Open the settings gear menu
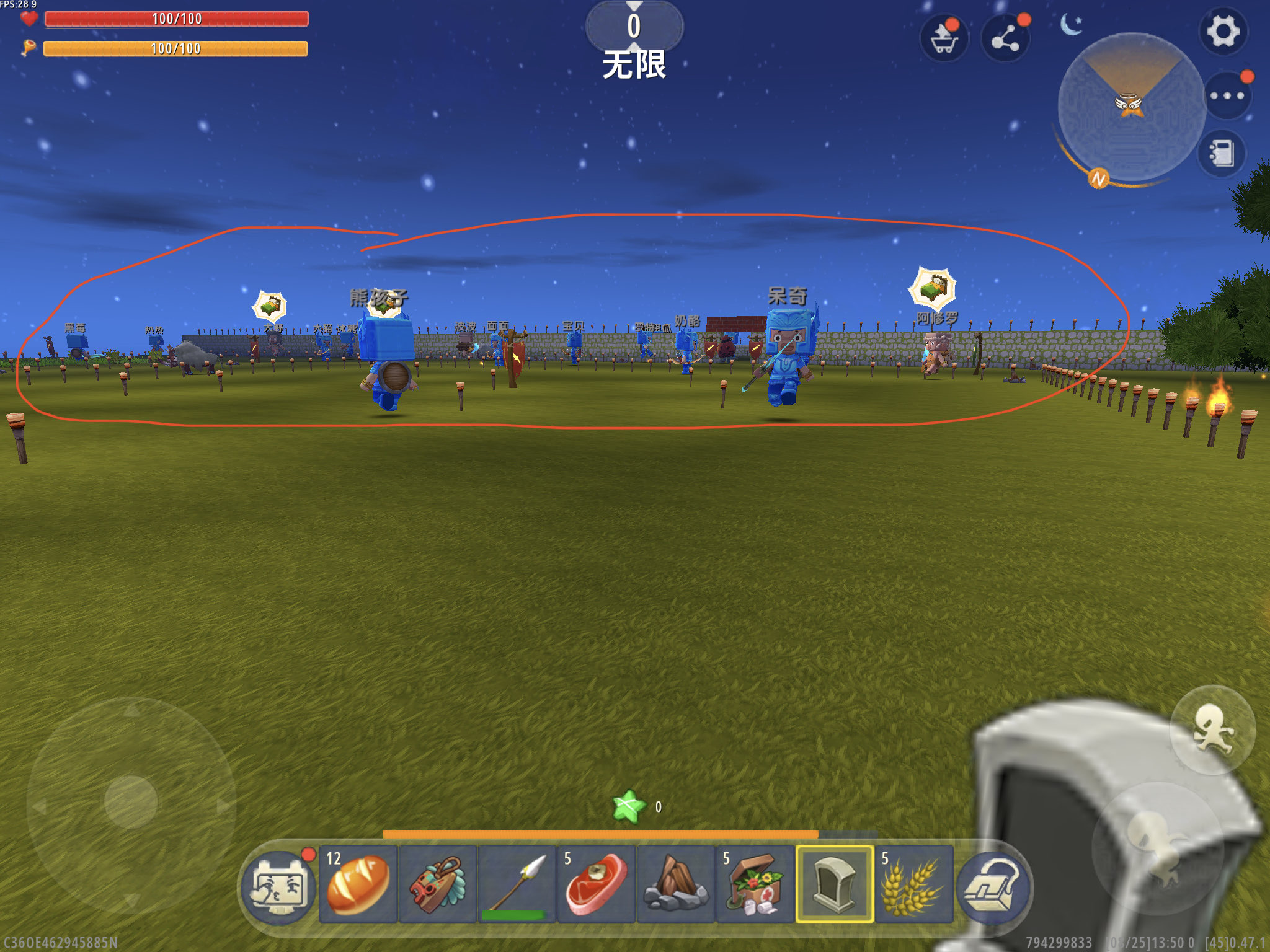The image size is (1270, 952). tap(1222, 32)
